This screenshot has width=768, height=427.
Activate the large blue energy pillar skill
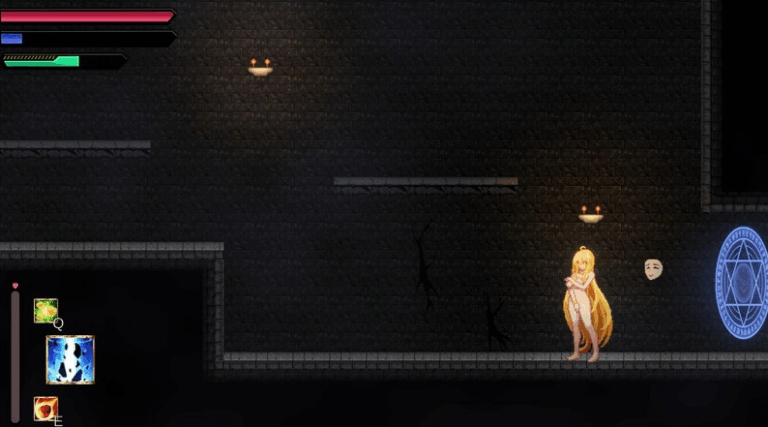[70, 360]
